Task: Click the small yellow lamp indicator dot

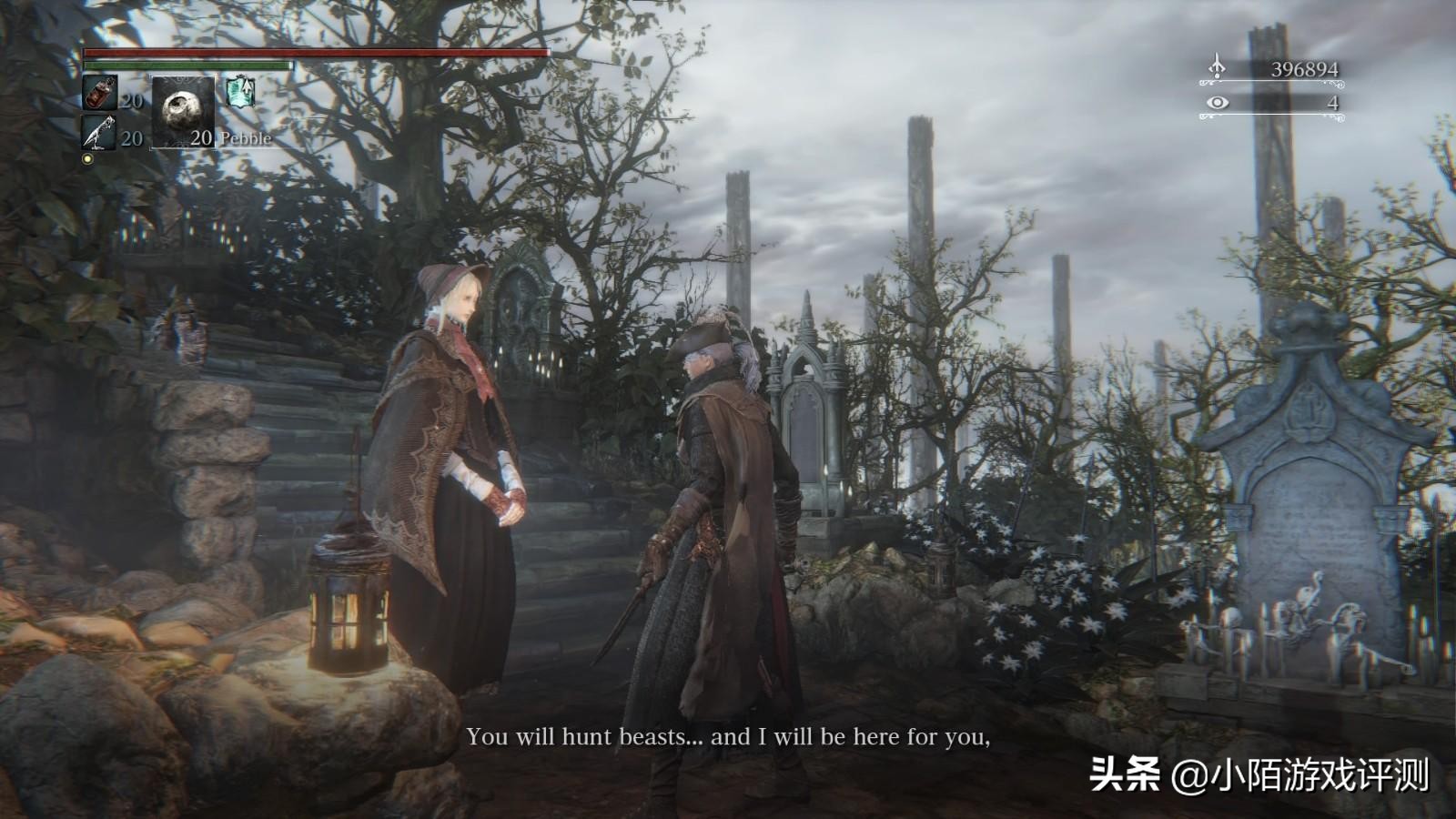Action: 86,160
